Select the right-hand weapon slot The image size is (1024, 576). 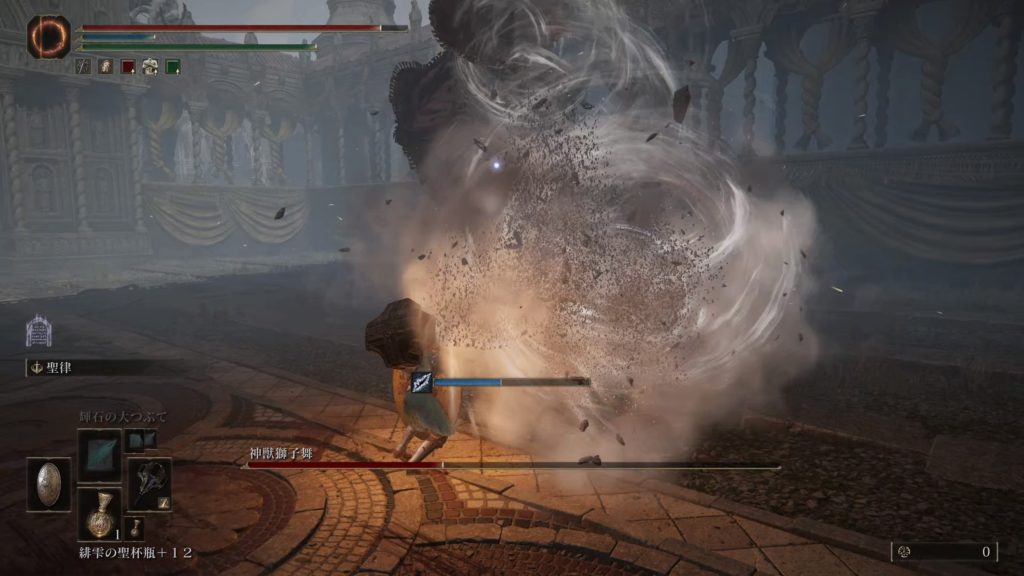[x=149, y=484]
